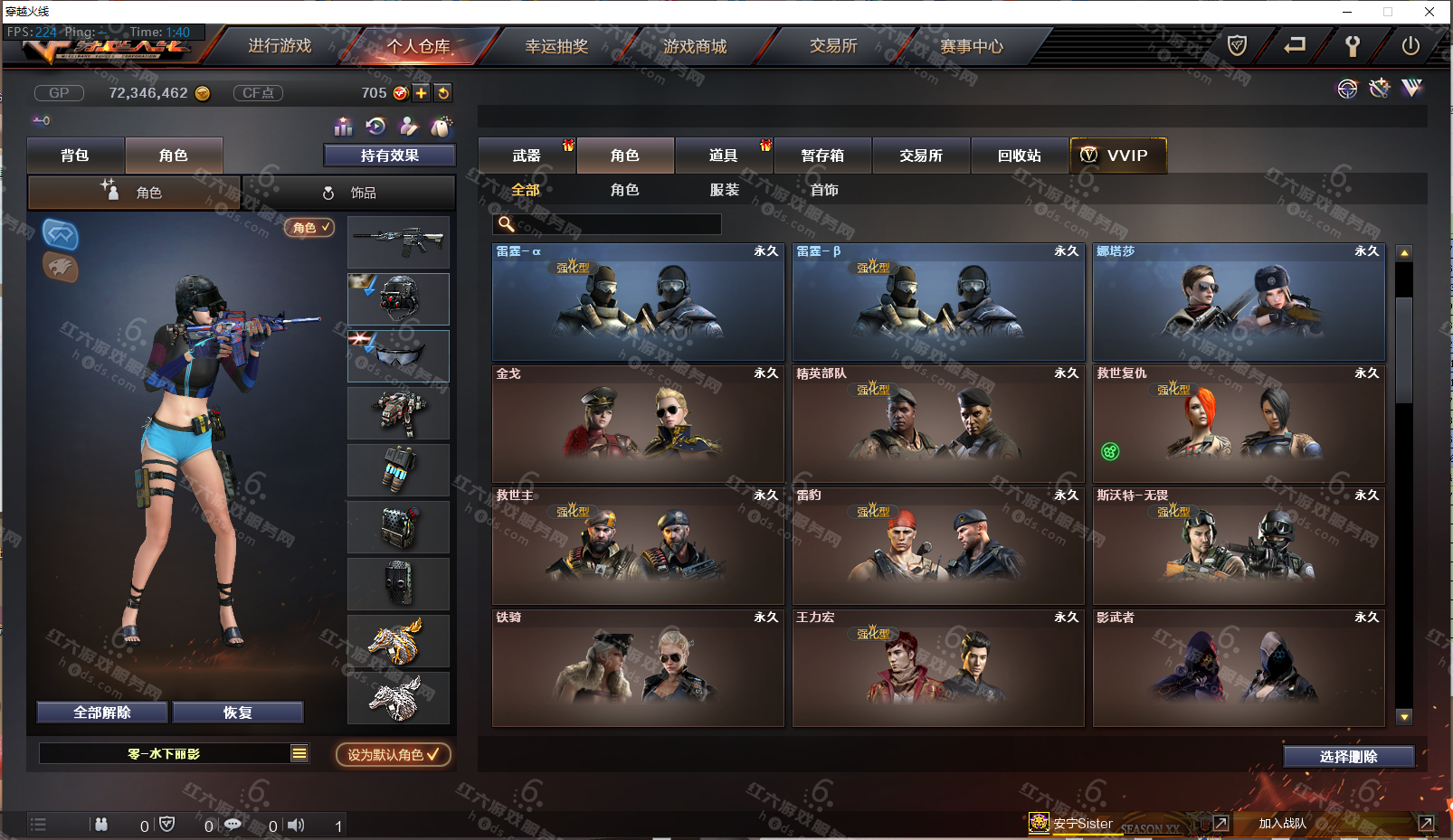This screenshot has width=1453, height=840.
Task: Close the game window
Action: [1429, 12]
